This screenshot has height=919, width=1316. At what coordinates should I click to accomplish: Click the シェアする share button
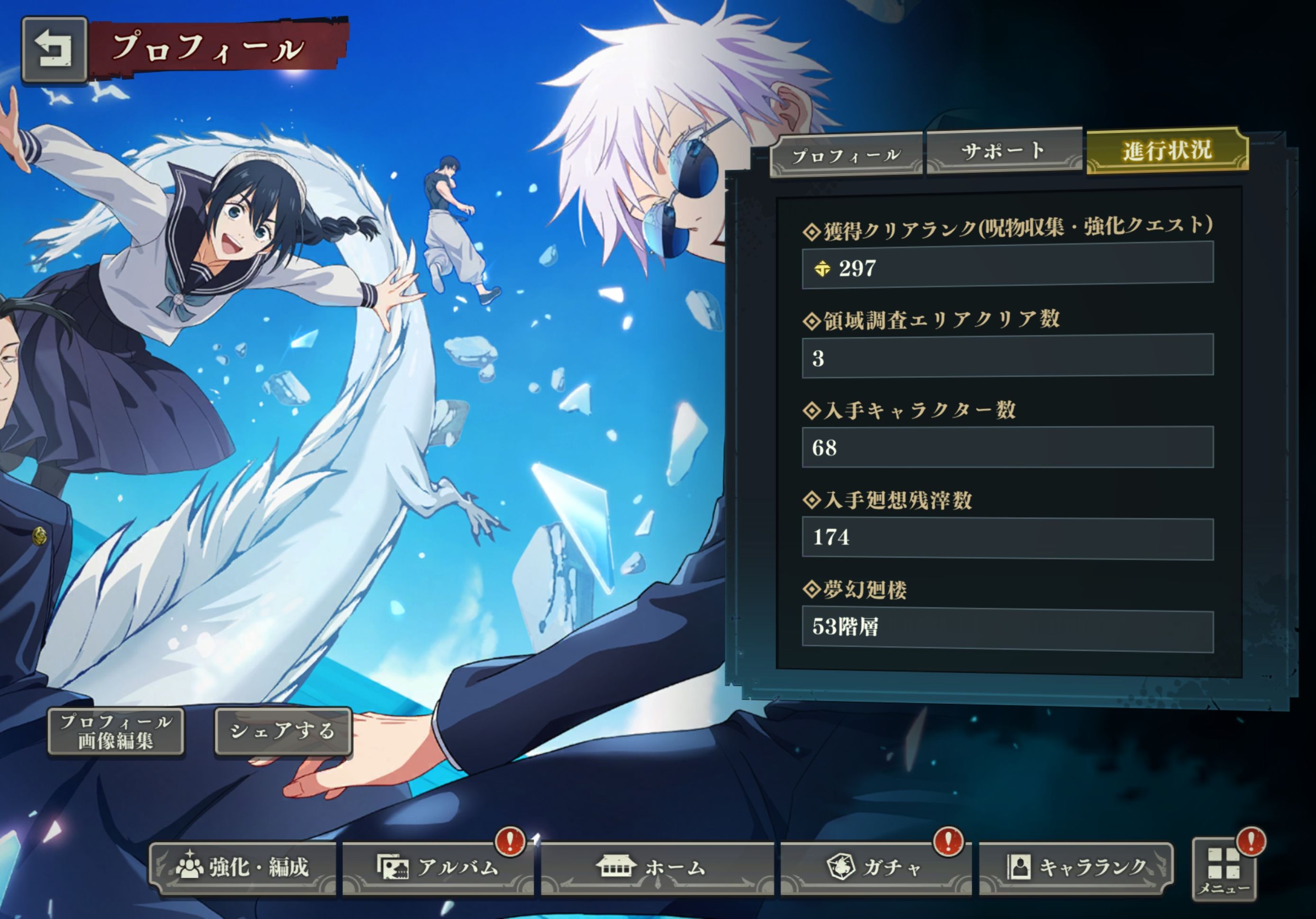(x=282, y=731)
